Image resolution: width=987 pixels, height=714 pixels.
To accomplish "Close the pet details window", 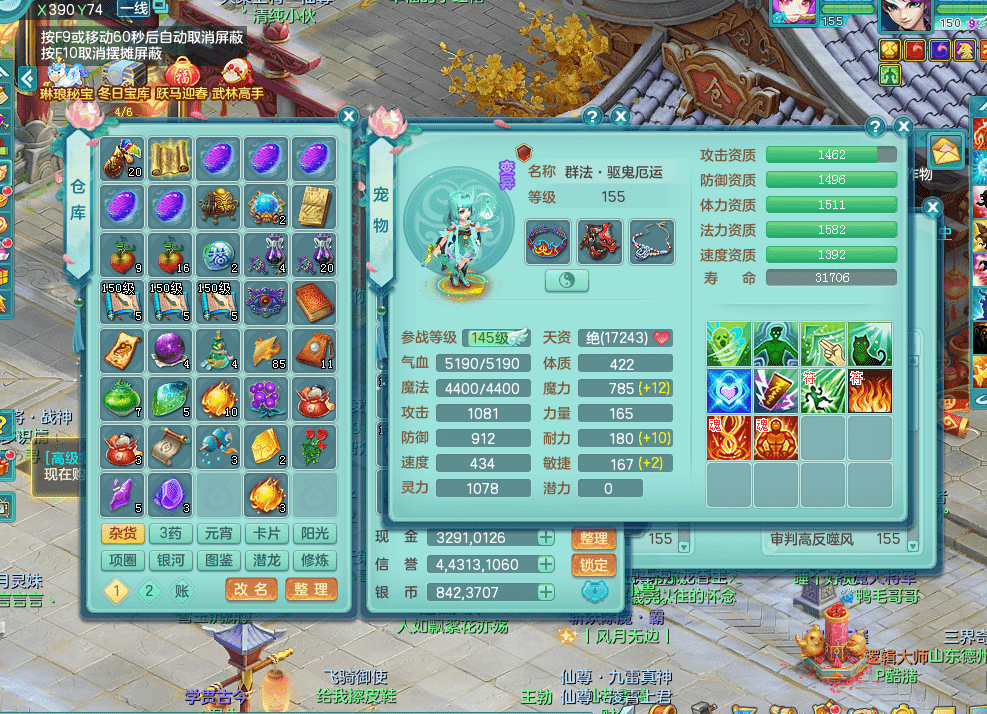I will (903, 127).
